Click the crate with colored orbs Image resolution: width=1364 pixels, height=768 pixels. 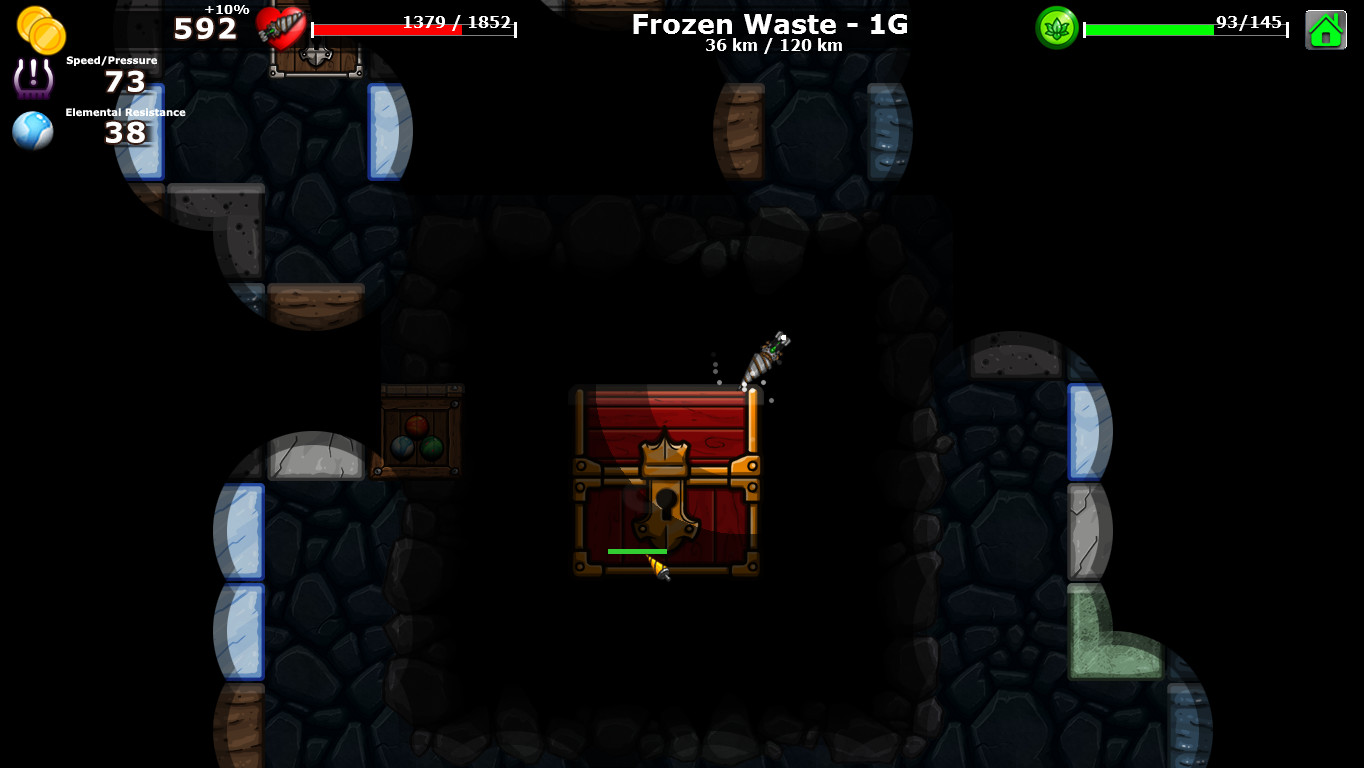[419, 432]
